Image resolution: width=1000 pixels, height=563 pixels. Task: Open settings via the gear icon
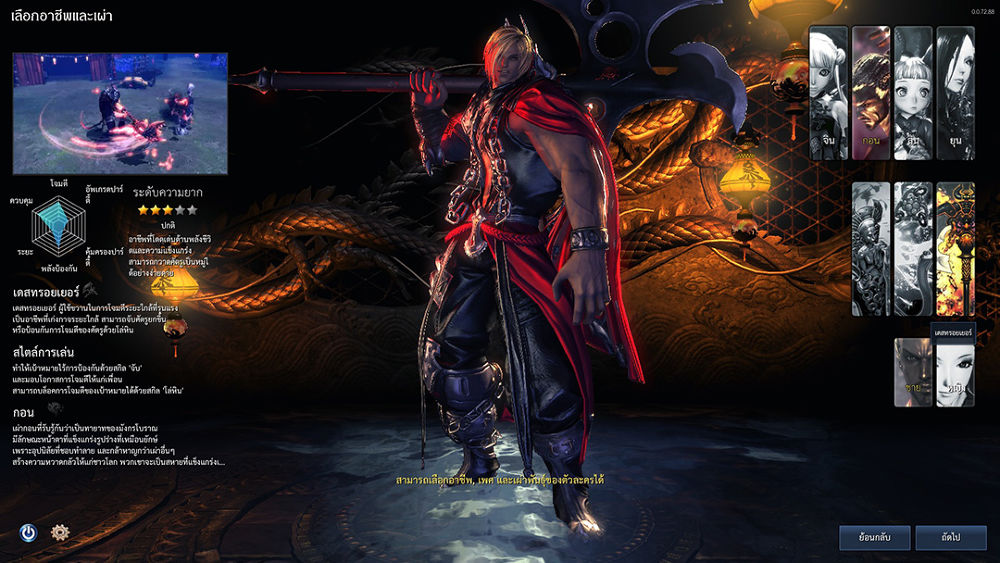[x=60, y=532]
